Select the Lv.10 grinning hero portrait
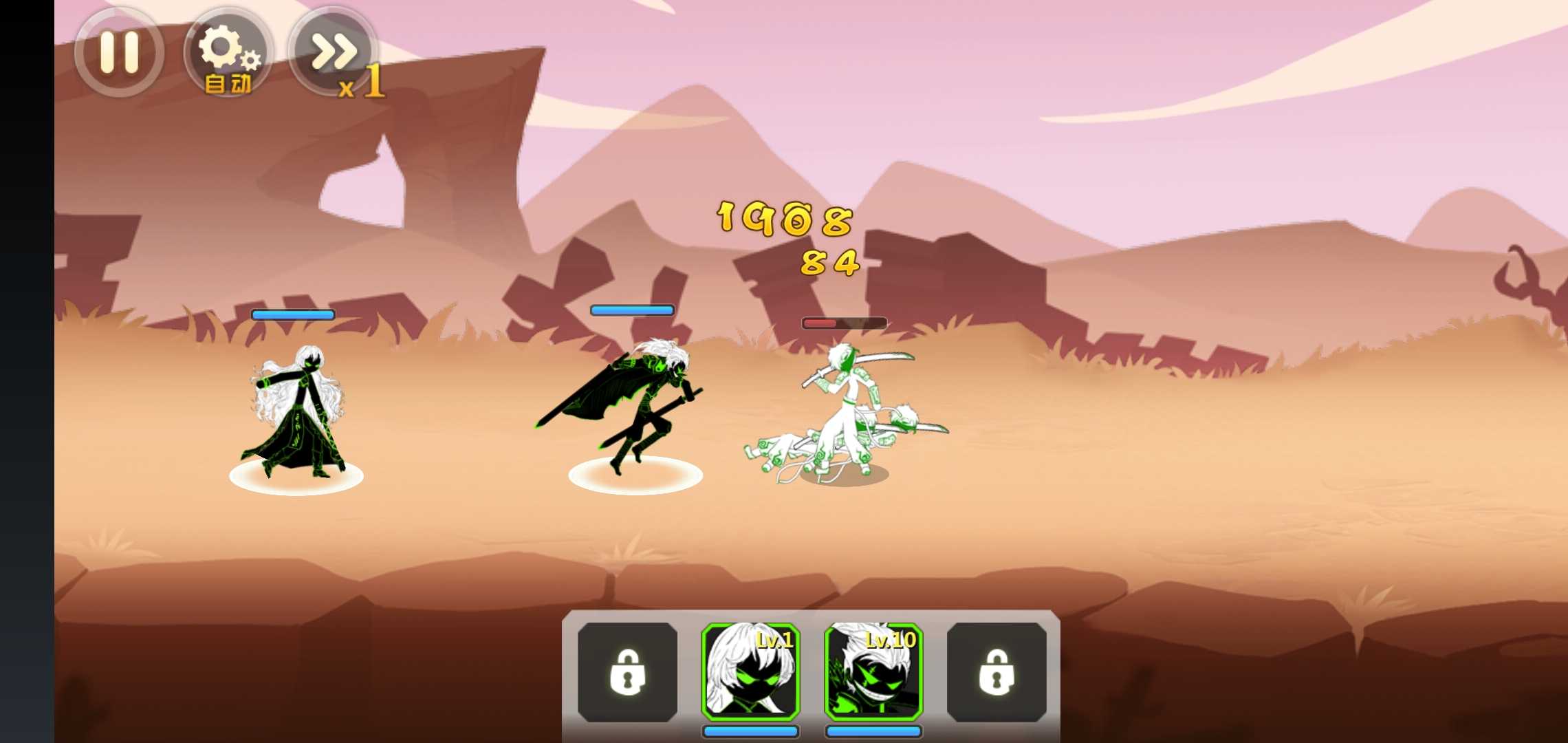This screenshot has height=743, width=1568. [x=873, y=672]
